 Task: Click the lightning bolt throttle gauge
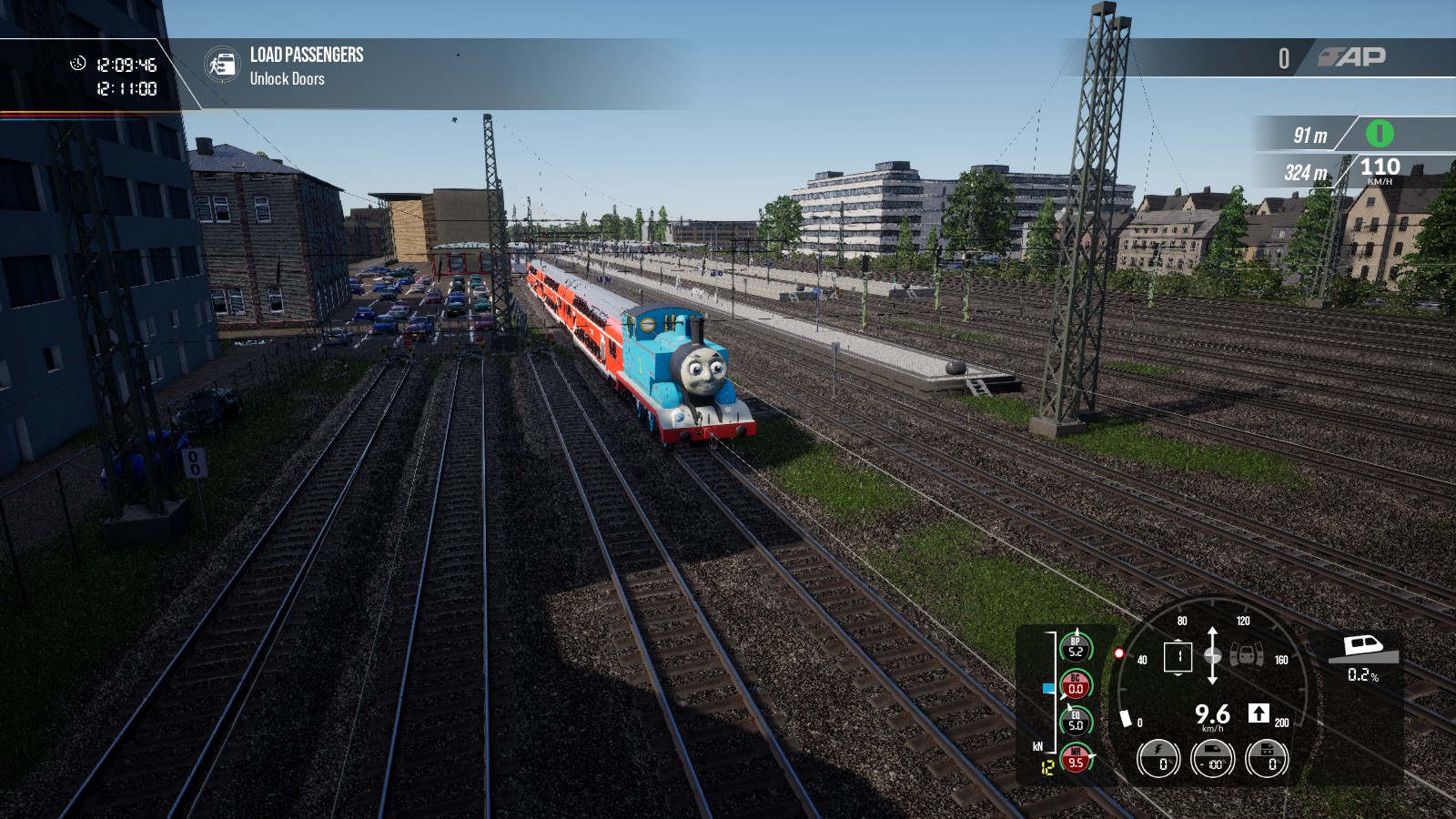pyautogui.click(x=1158, y=758)
